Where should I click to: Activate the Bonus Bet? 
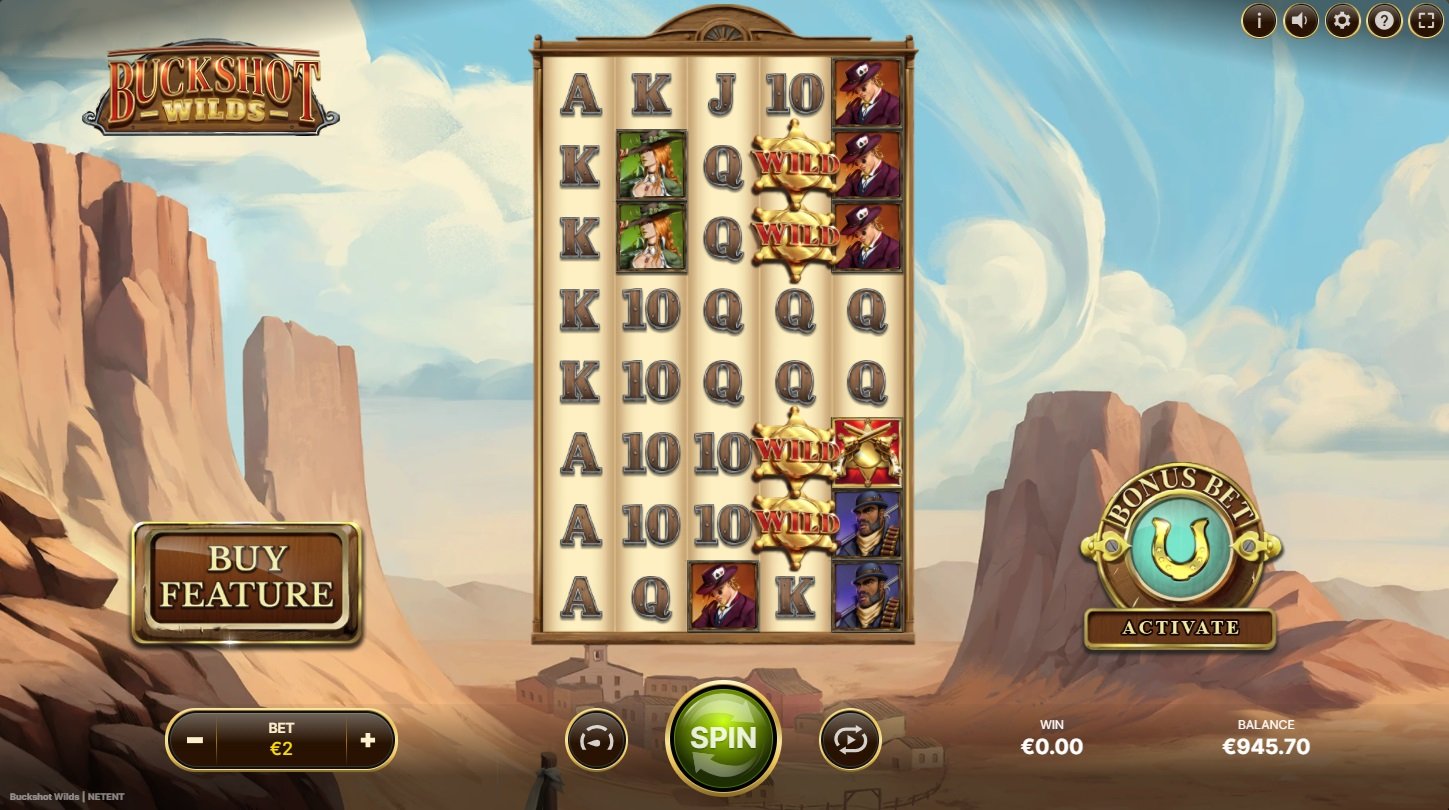click(x=1180, y=628)
